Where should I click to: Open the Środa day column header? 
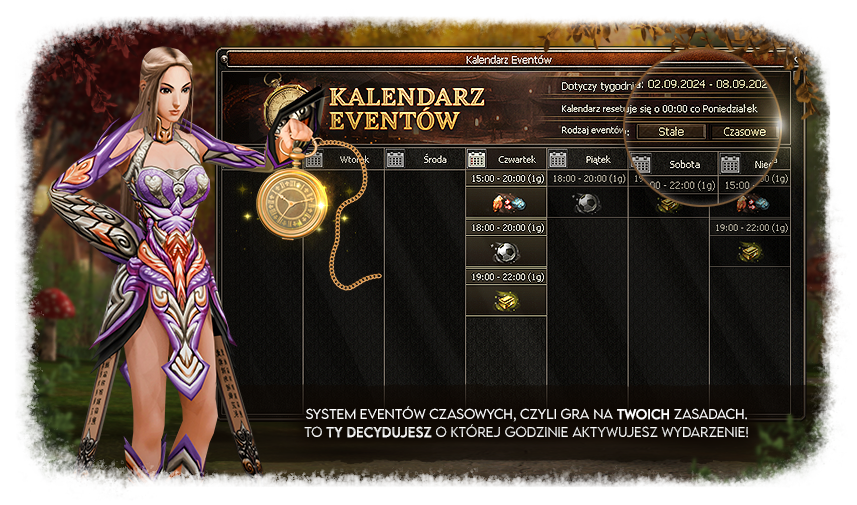tap(424, 159)
